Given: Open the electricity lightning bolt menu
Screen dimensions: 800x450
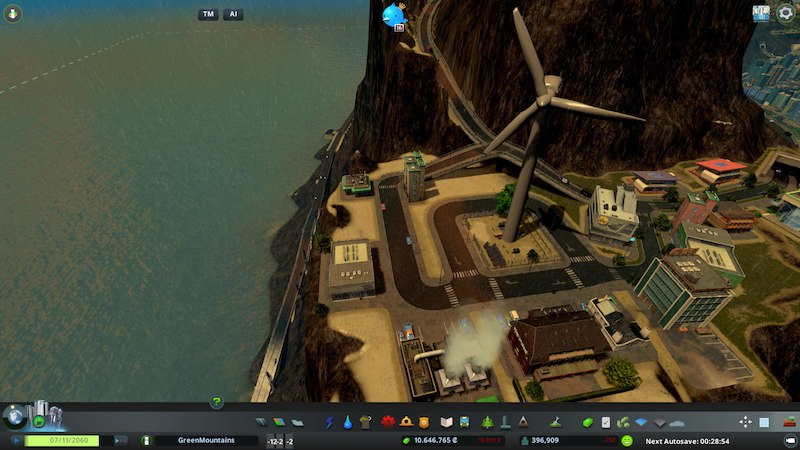Looking at the screenshot, I should pos(330,422).
